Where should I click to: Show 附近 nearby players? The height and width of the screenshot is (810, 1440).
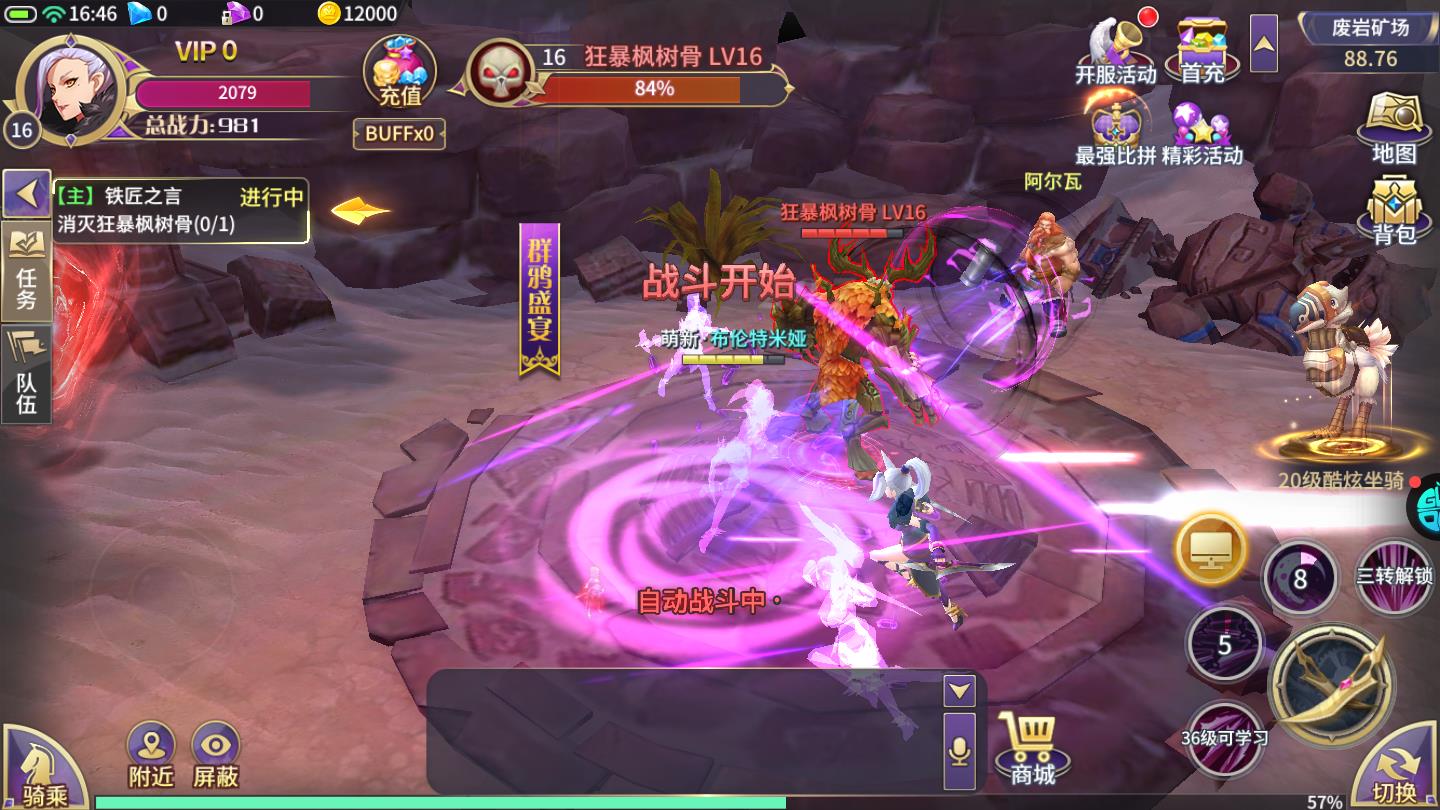pyautogui.click(x=151, y=755)
